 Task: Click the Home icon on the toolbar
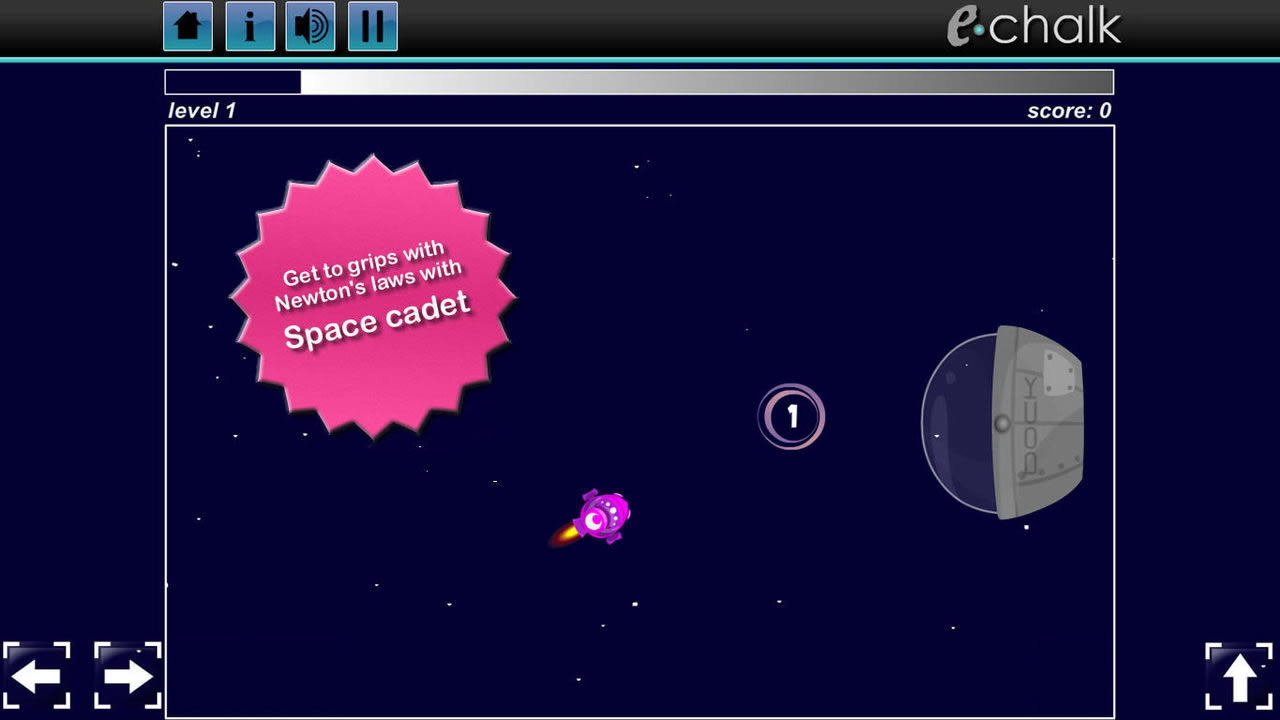[186, 27]
